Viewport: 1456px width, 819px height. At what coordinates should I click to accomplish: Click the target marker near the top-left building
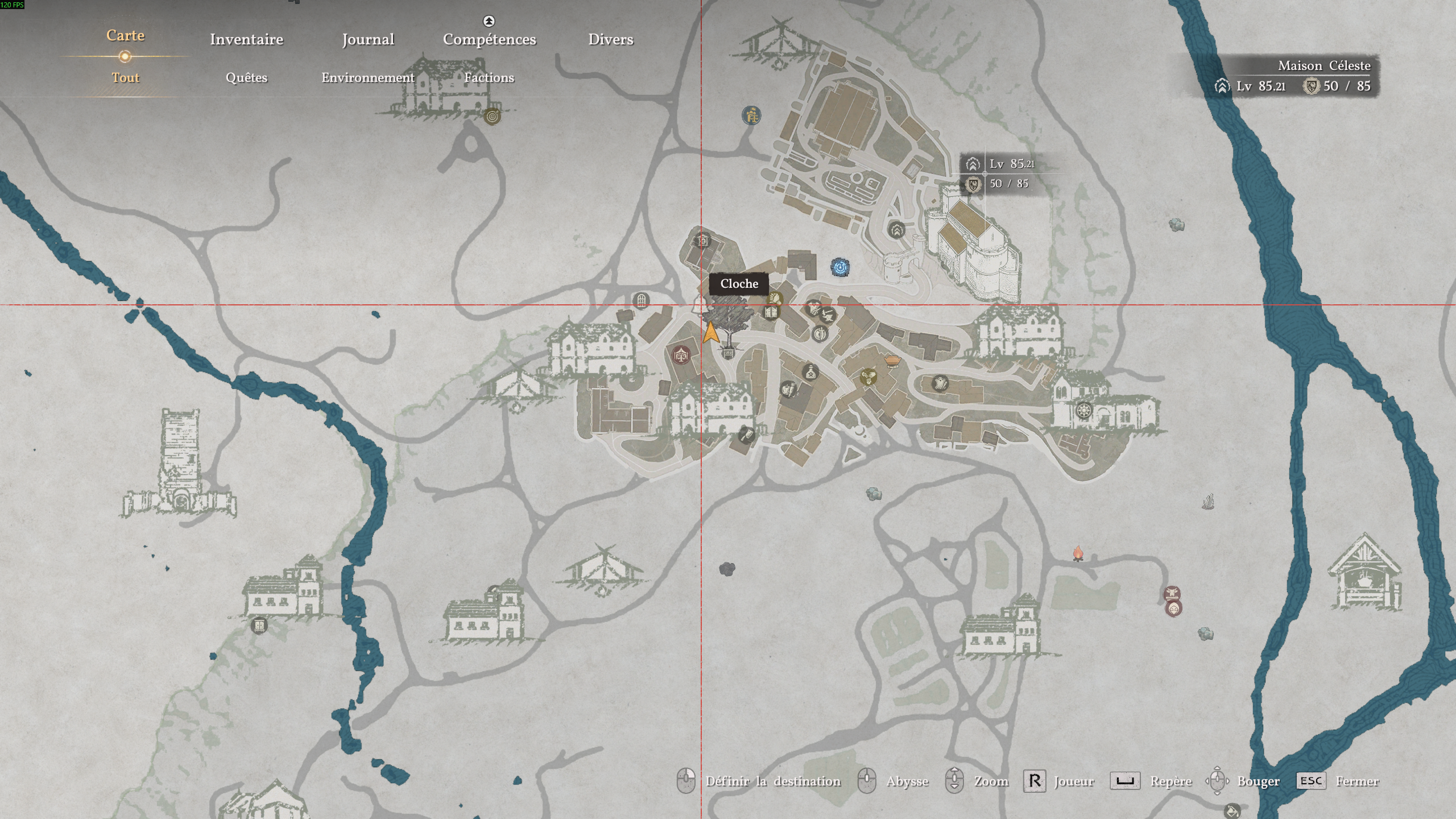(493, 117)
